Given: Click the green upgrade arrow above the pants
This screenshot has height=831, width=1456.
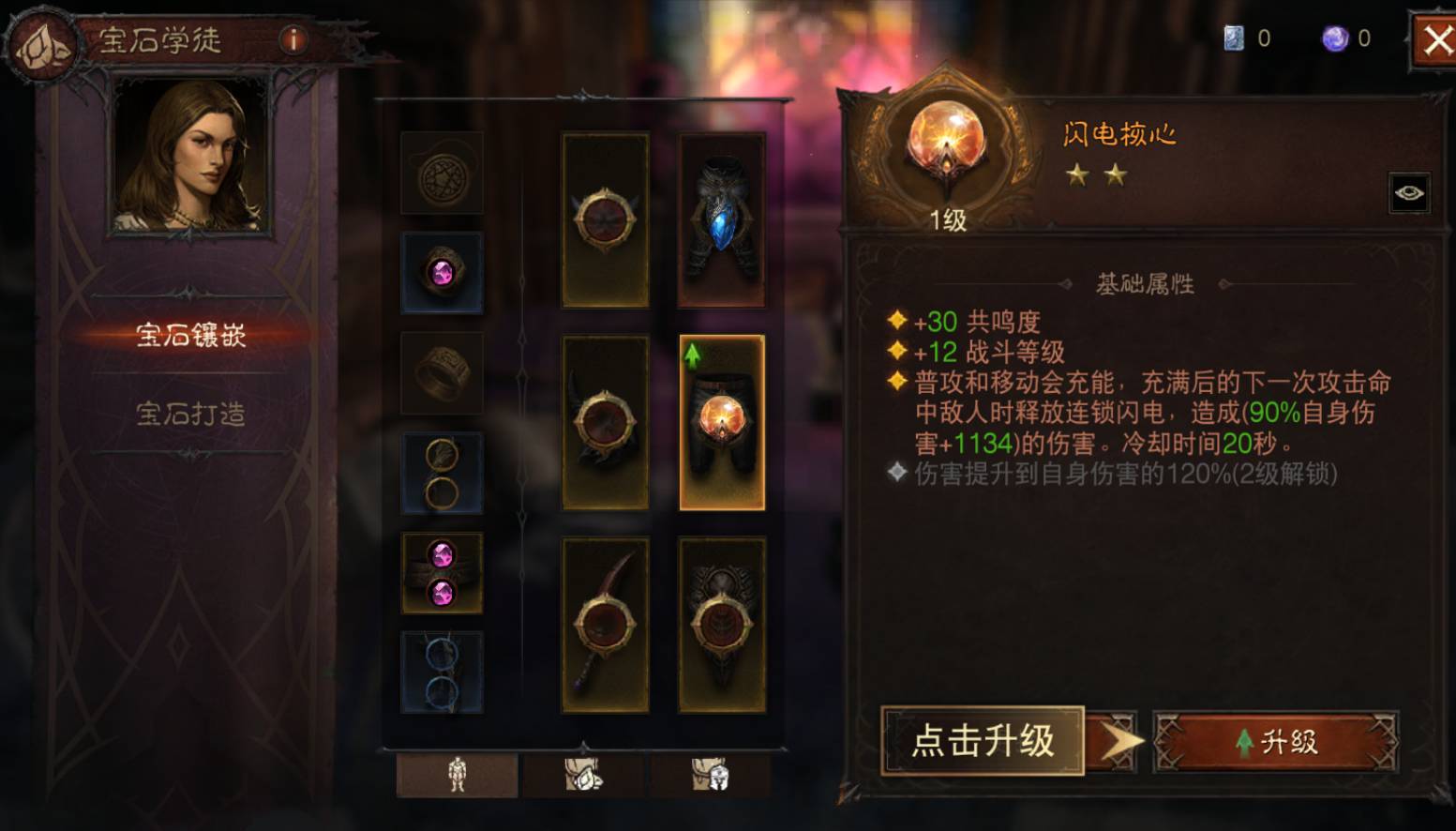Looking at the screenshot, I should pyautogui.click(x=691, y=355).
